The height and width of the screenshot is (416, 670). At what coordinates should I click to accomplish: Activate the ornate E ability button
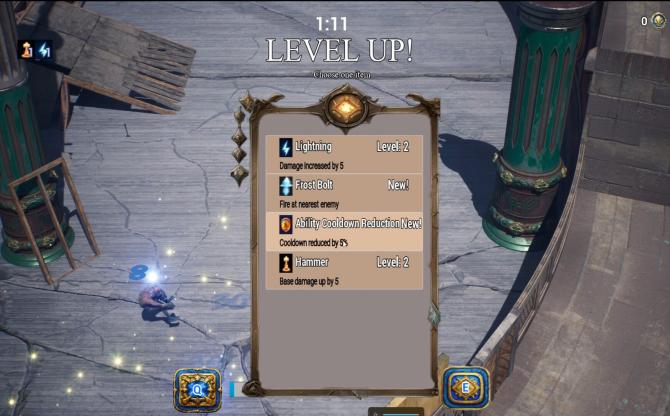pos(466,386)
